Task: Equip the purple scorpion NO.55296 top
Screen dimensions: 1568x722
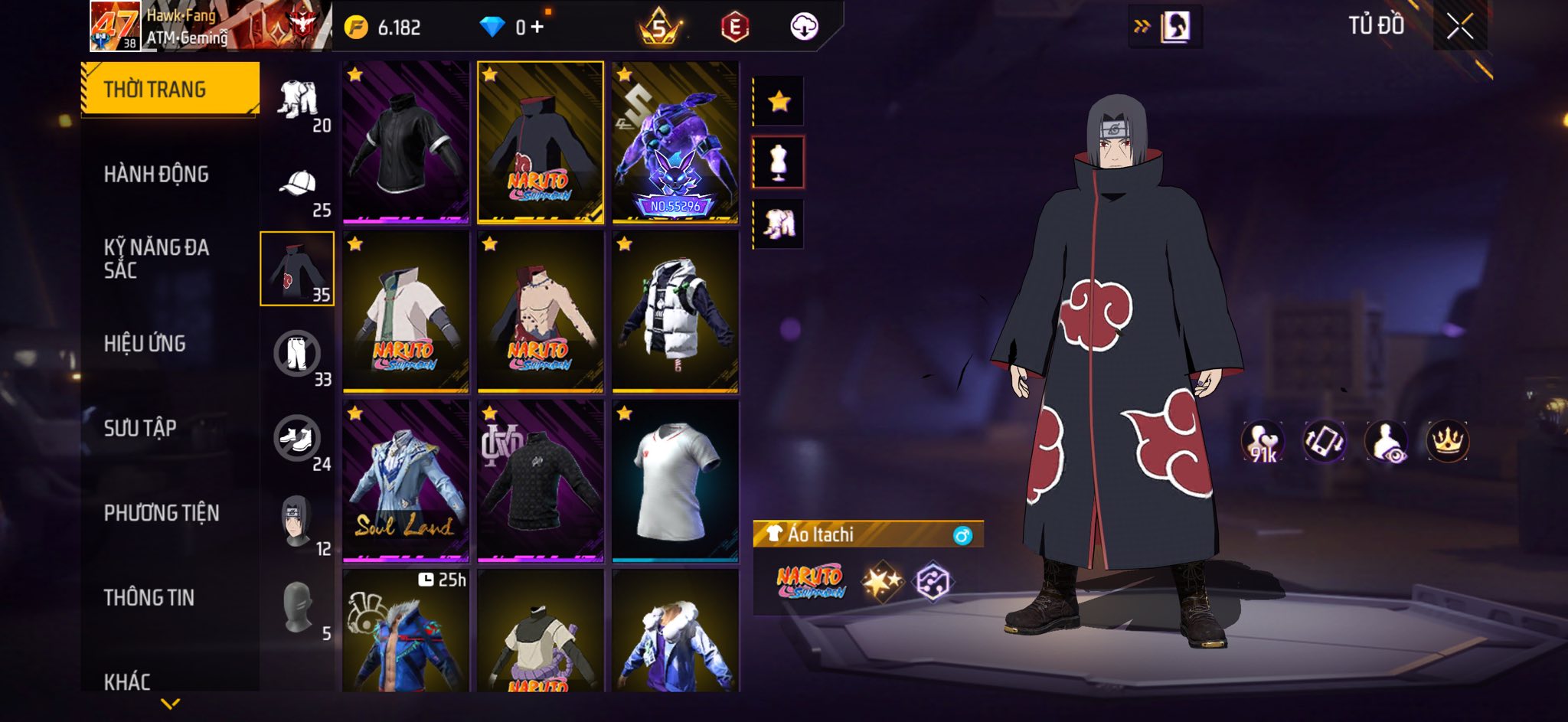Action: point(675,142)
